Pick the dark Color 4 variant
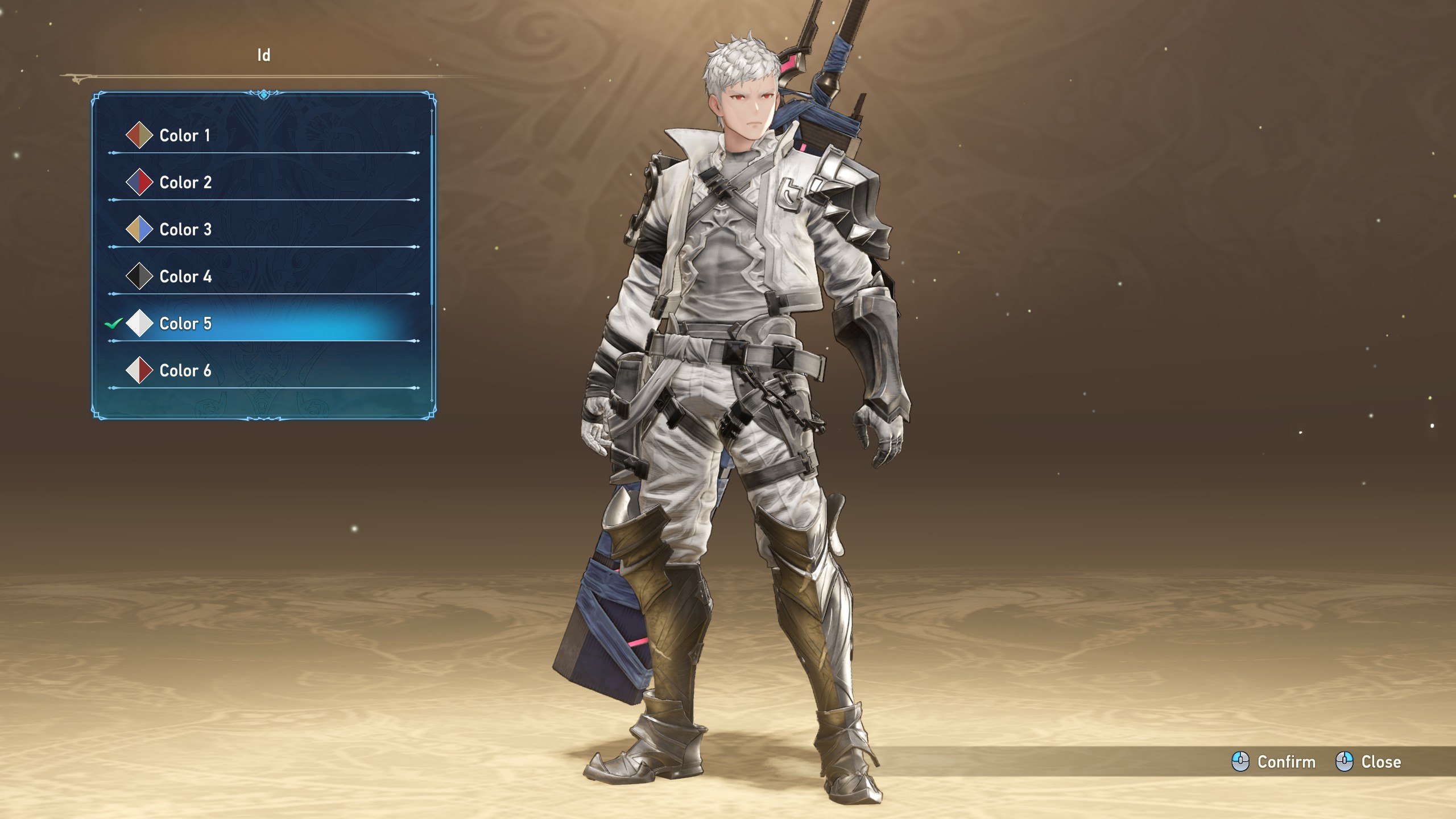 [x=185, y=277]
